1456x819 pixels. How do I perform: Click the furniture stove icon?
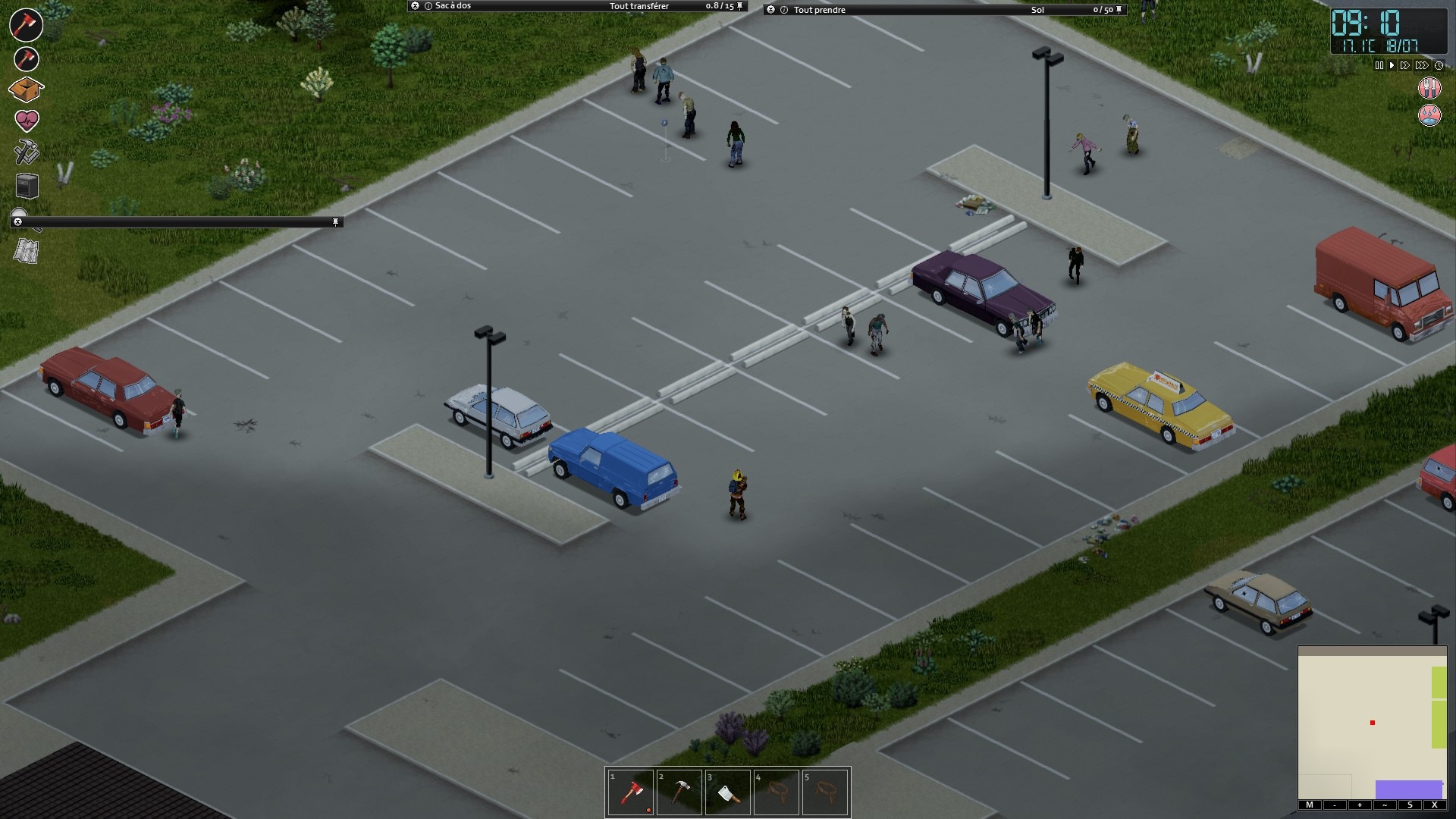click(x=27, y=185)
